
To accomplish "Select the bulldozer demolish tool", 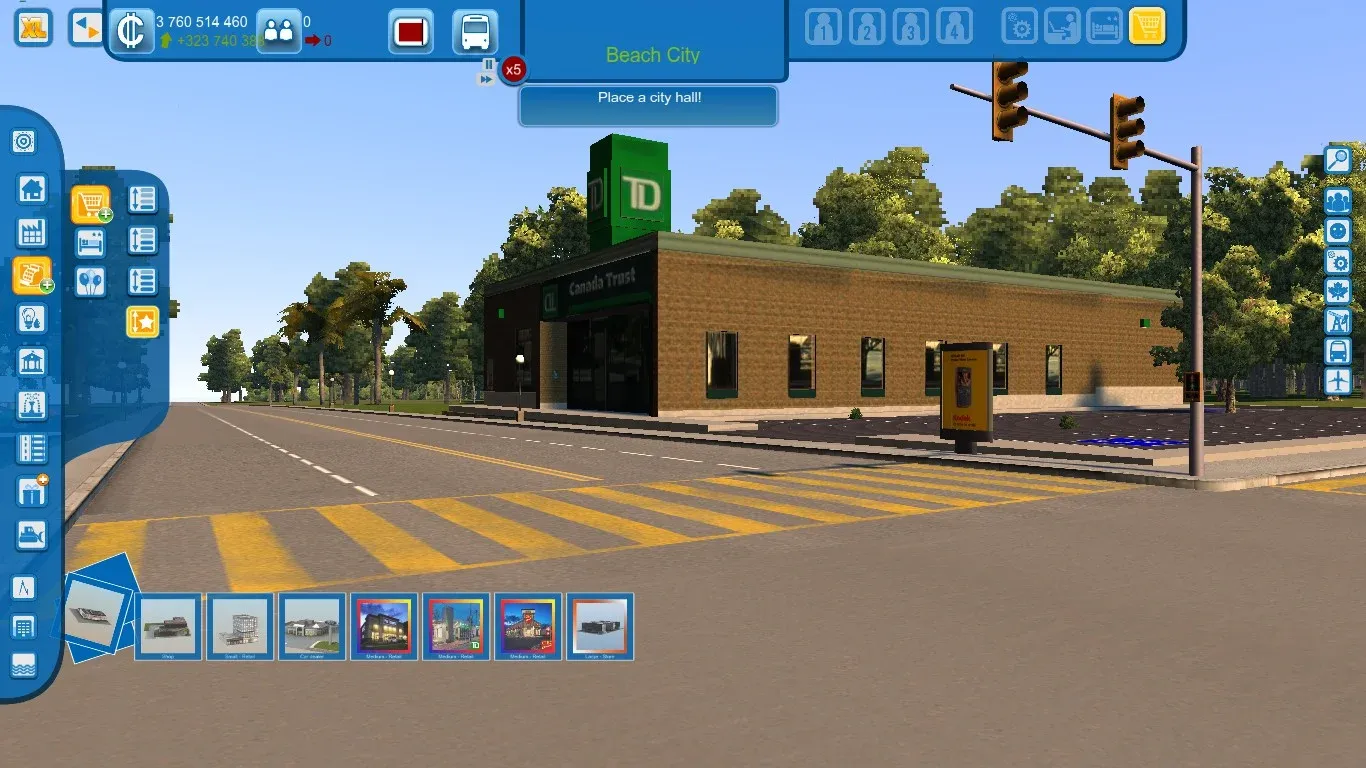I will 31,535.
